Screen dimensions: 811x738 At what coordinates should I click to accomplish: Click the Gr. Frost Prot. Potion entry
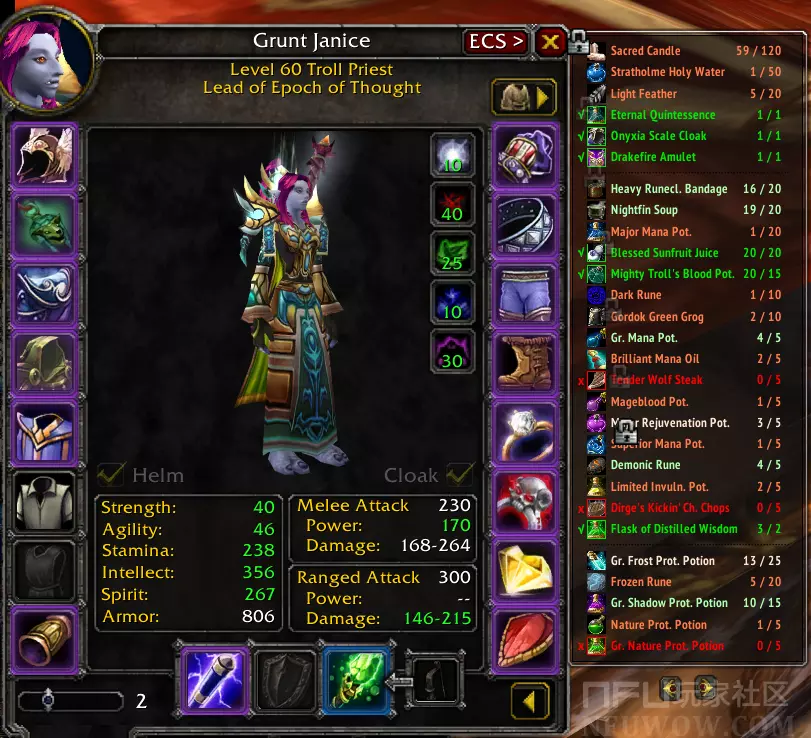[x=662, y=561]
